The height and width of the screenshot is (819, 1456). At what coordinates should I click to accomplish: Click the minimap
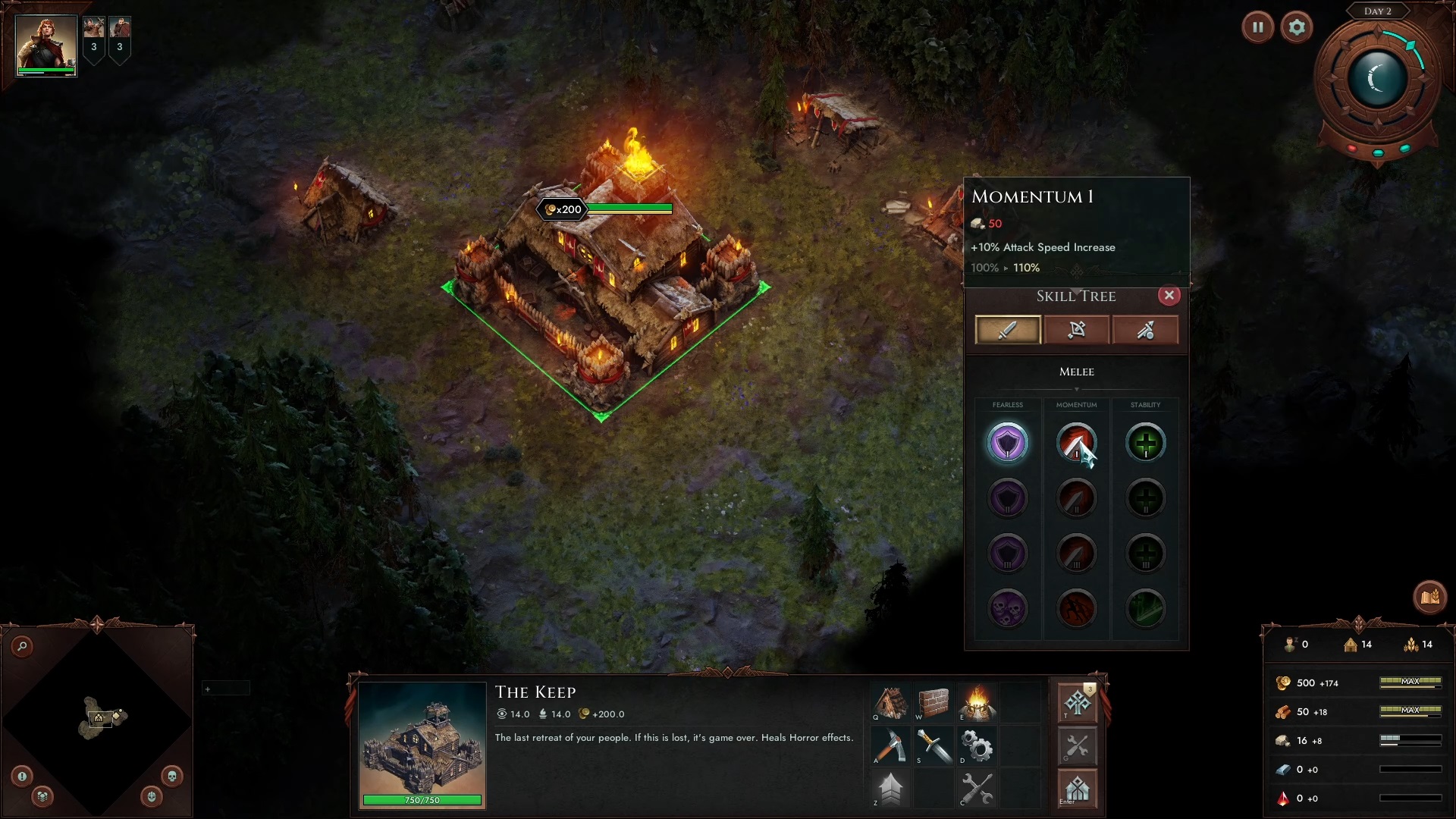[x=97, y=719]
